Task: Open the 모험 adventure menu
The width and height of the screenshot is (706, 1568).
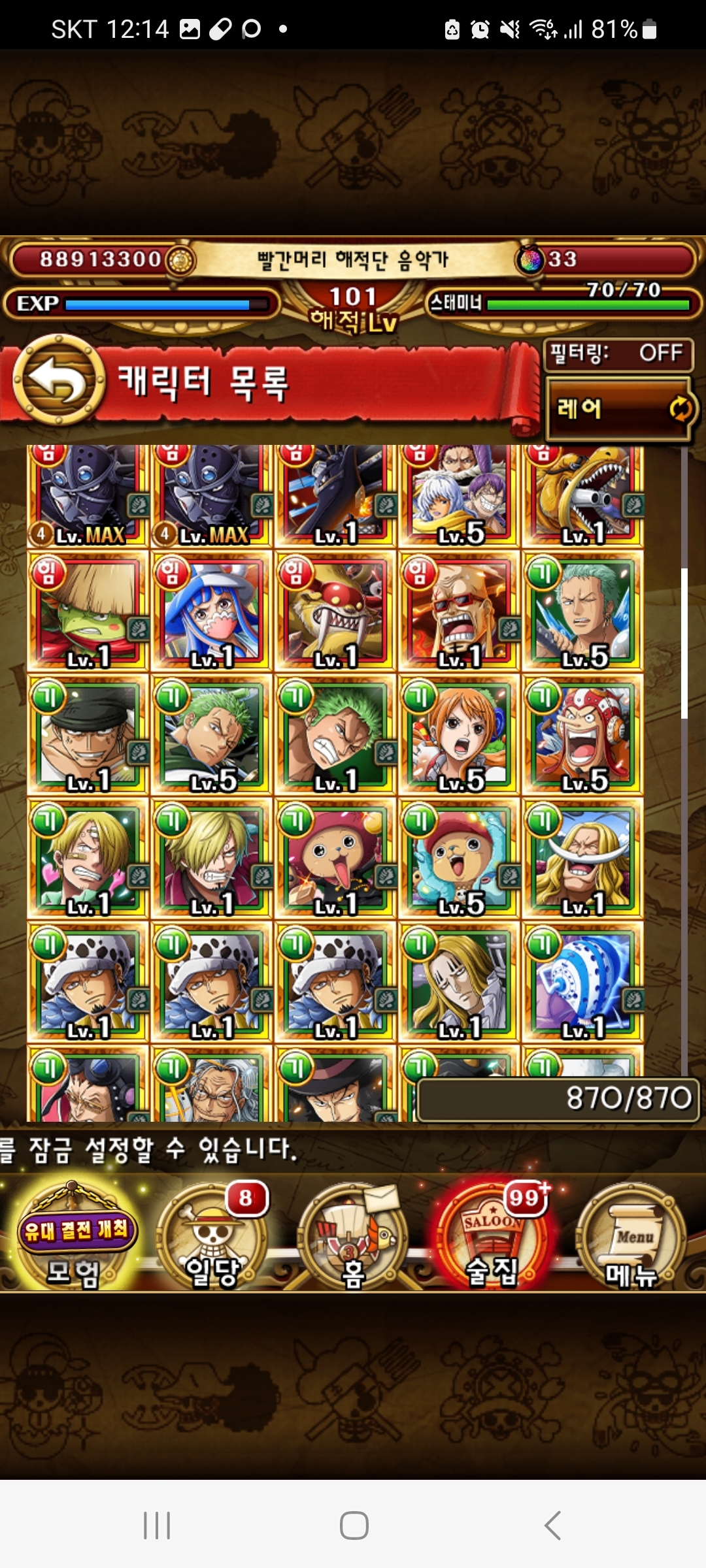Action: (x=76, y=1236)
